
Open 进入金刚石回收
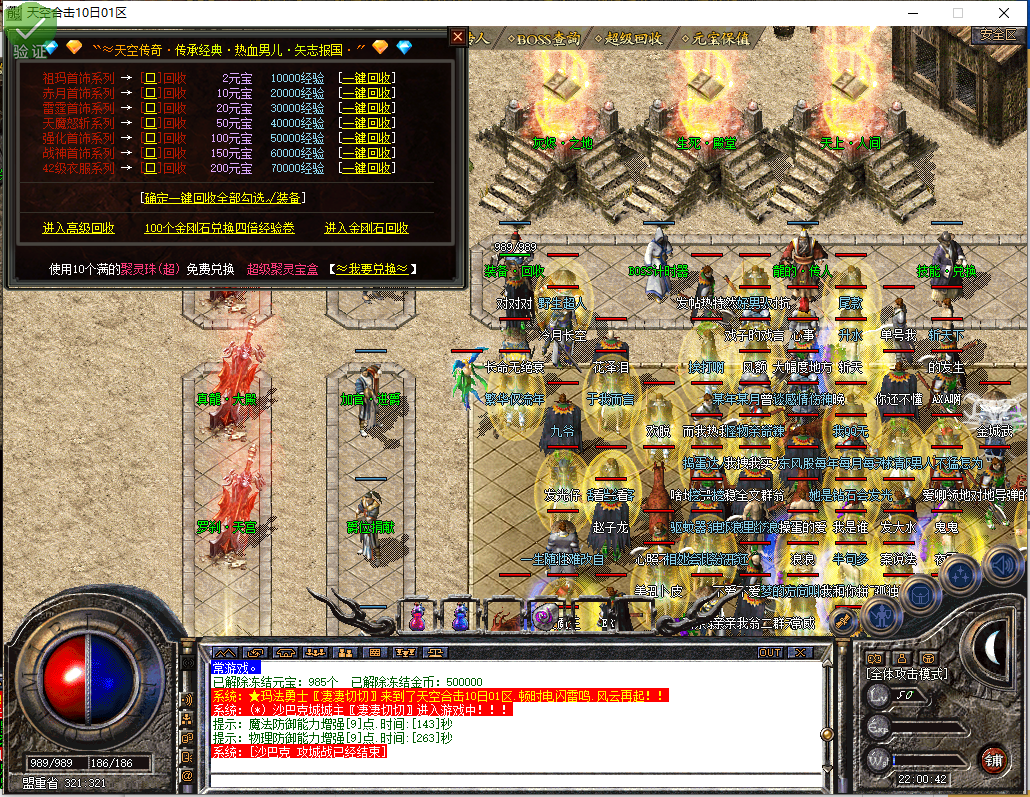point(366,228)
